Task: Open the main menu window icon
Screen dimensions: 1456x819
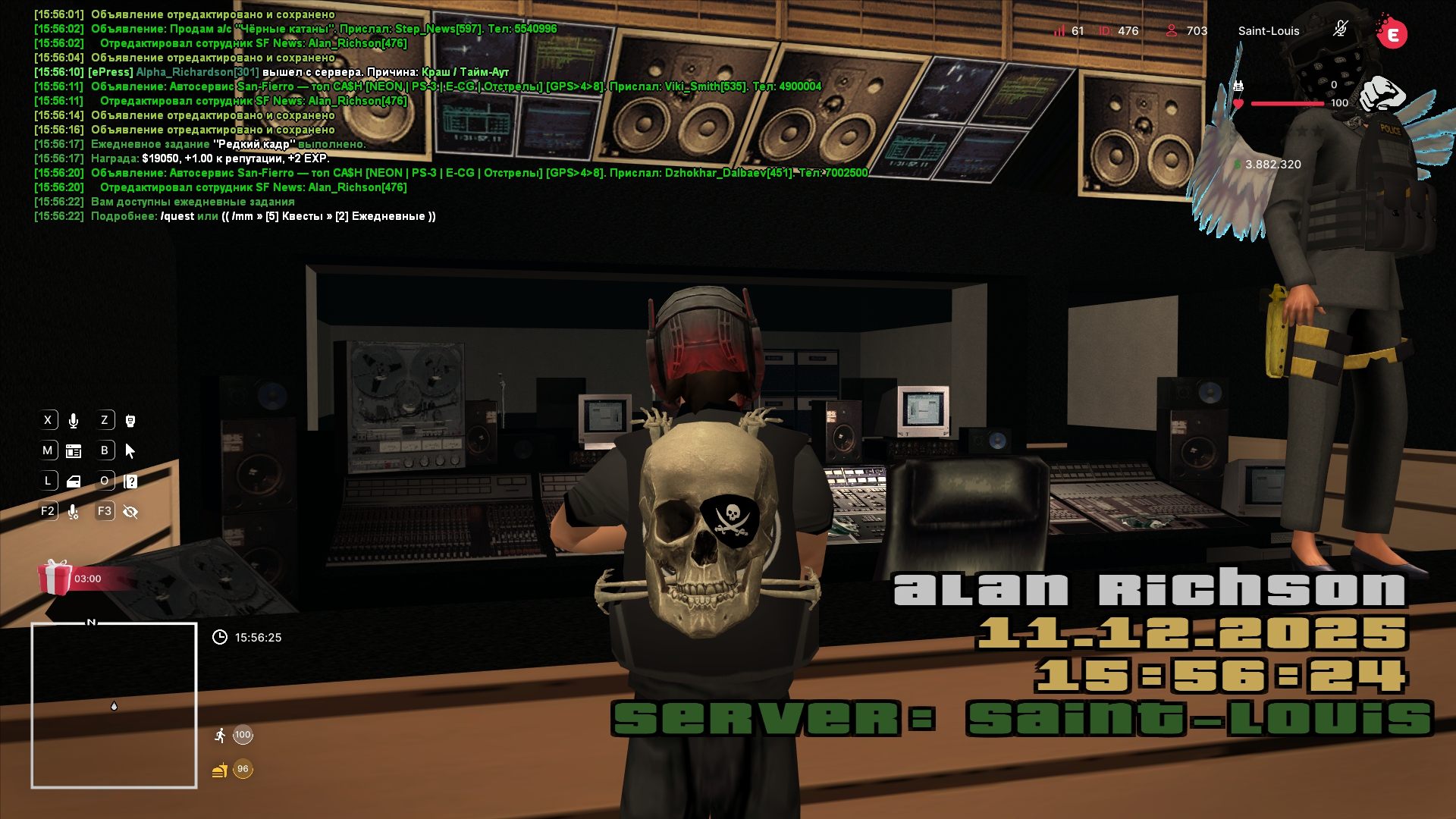Action: tap(74, 451)
